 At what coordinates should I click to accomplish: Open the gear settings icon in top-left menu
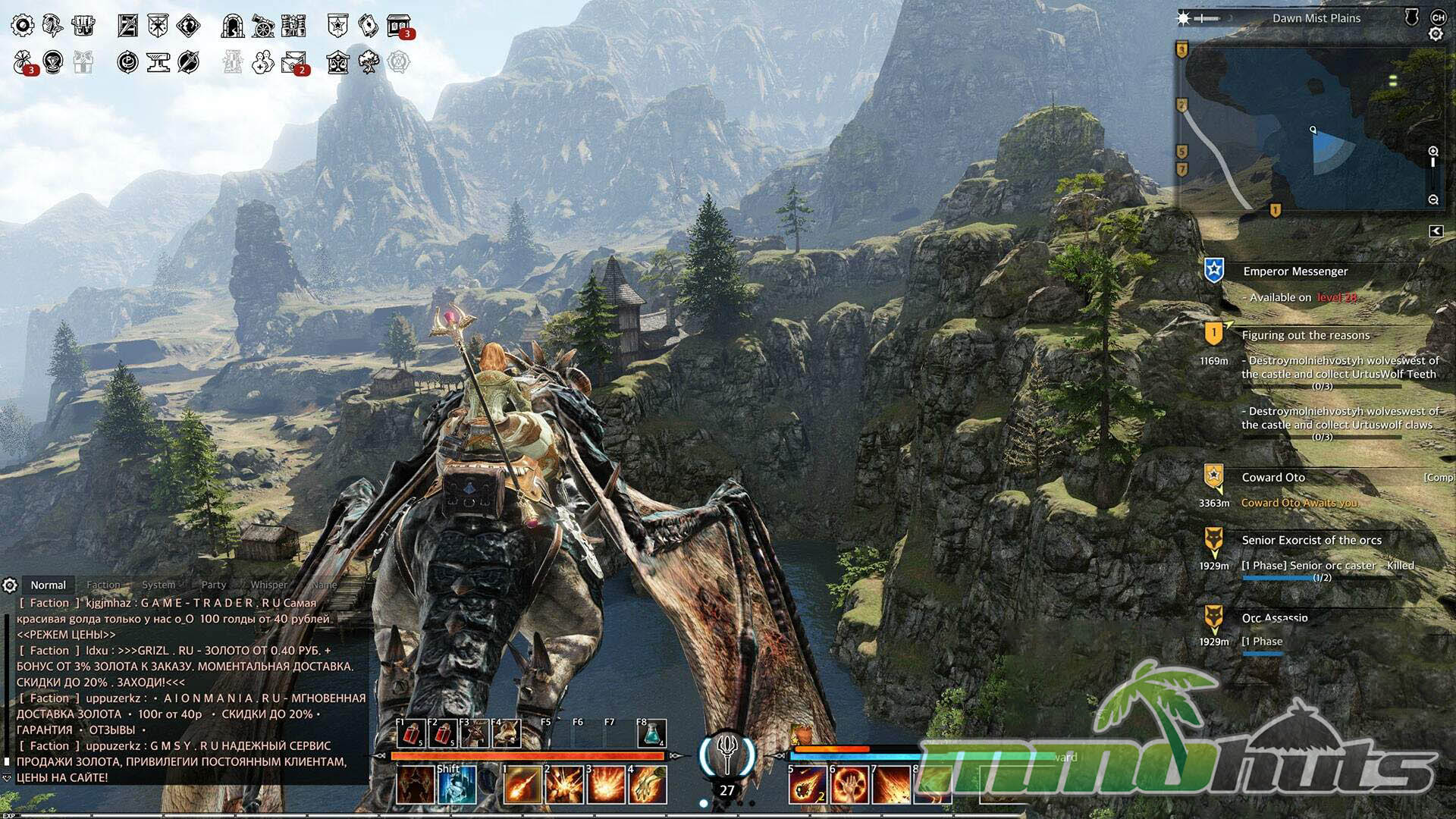pyautogui.click(x=22, y=26)
